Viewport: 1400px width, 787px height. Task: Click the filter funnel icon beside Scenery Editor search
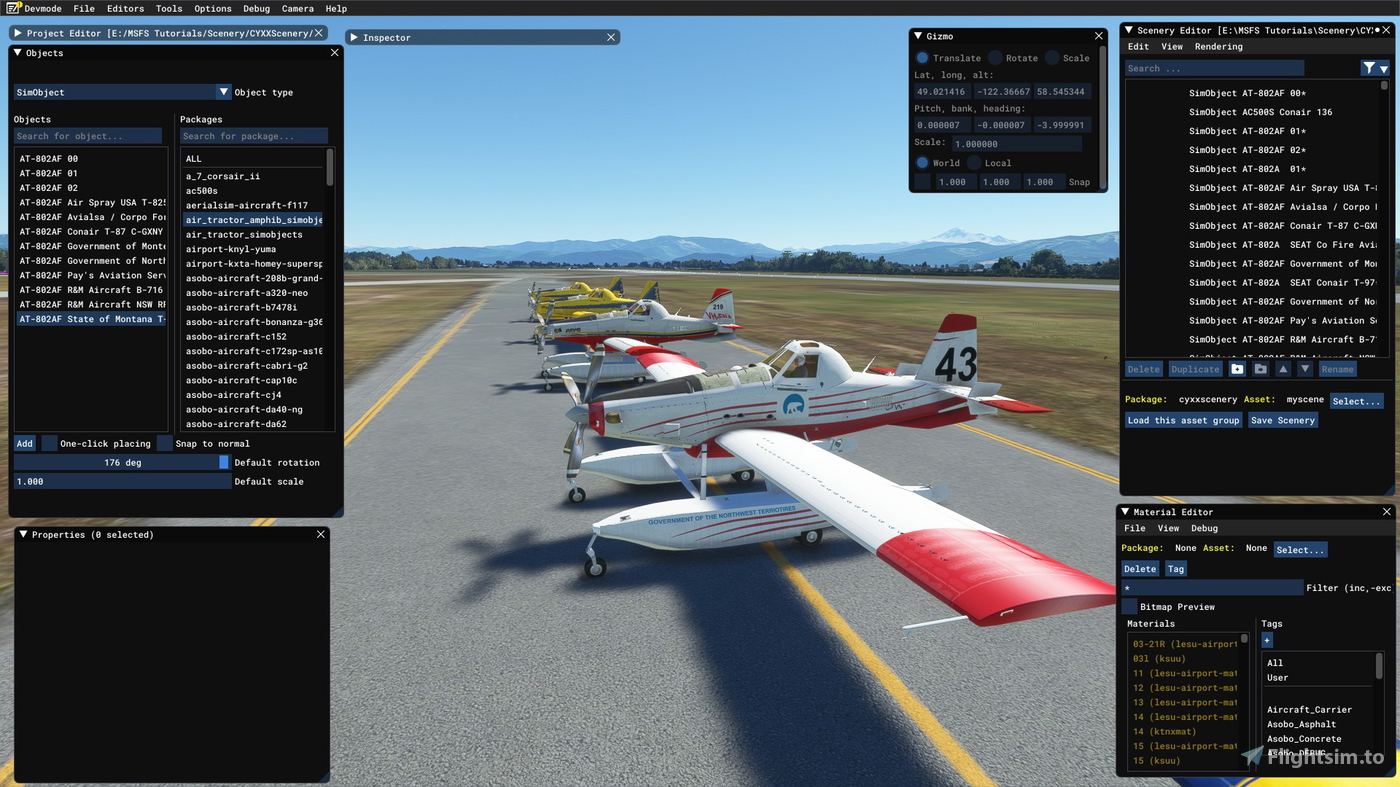pyautogui.click(x=1369, y=67)
